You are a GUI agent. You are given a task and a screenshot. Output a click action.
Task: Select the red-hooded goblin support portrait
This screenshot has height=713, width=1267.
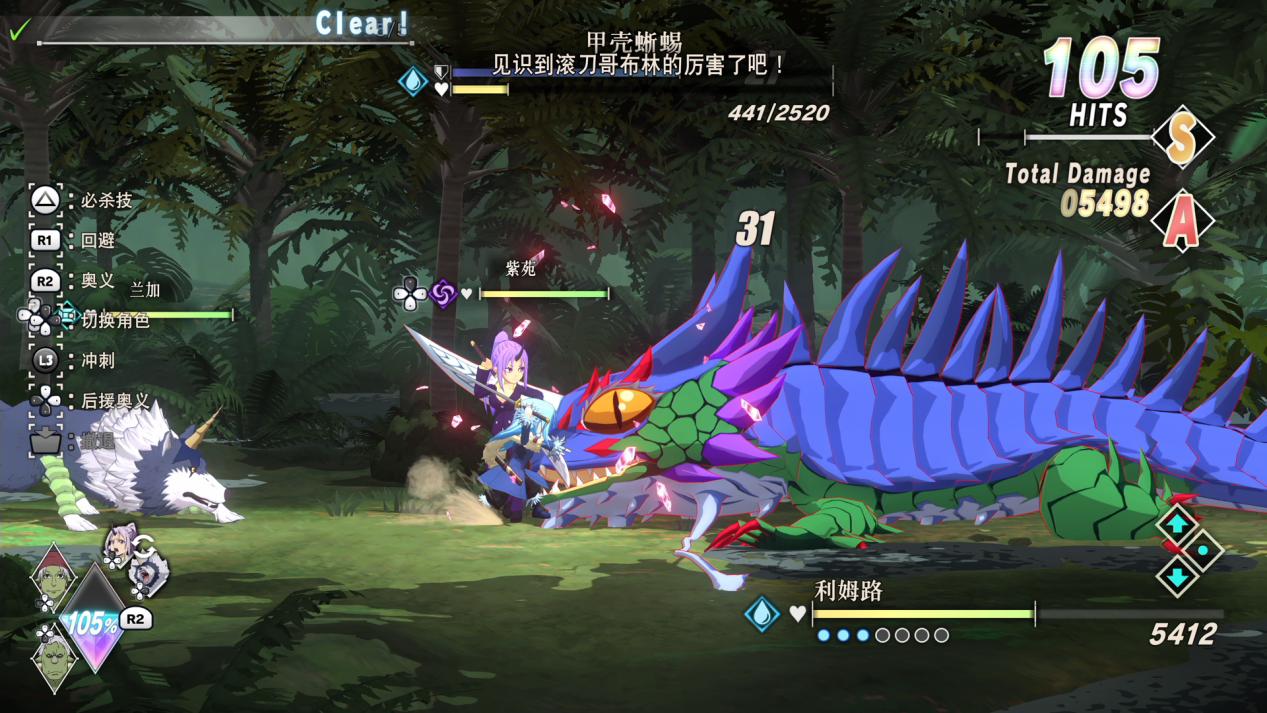click(x=52, y=575)
